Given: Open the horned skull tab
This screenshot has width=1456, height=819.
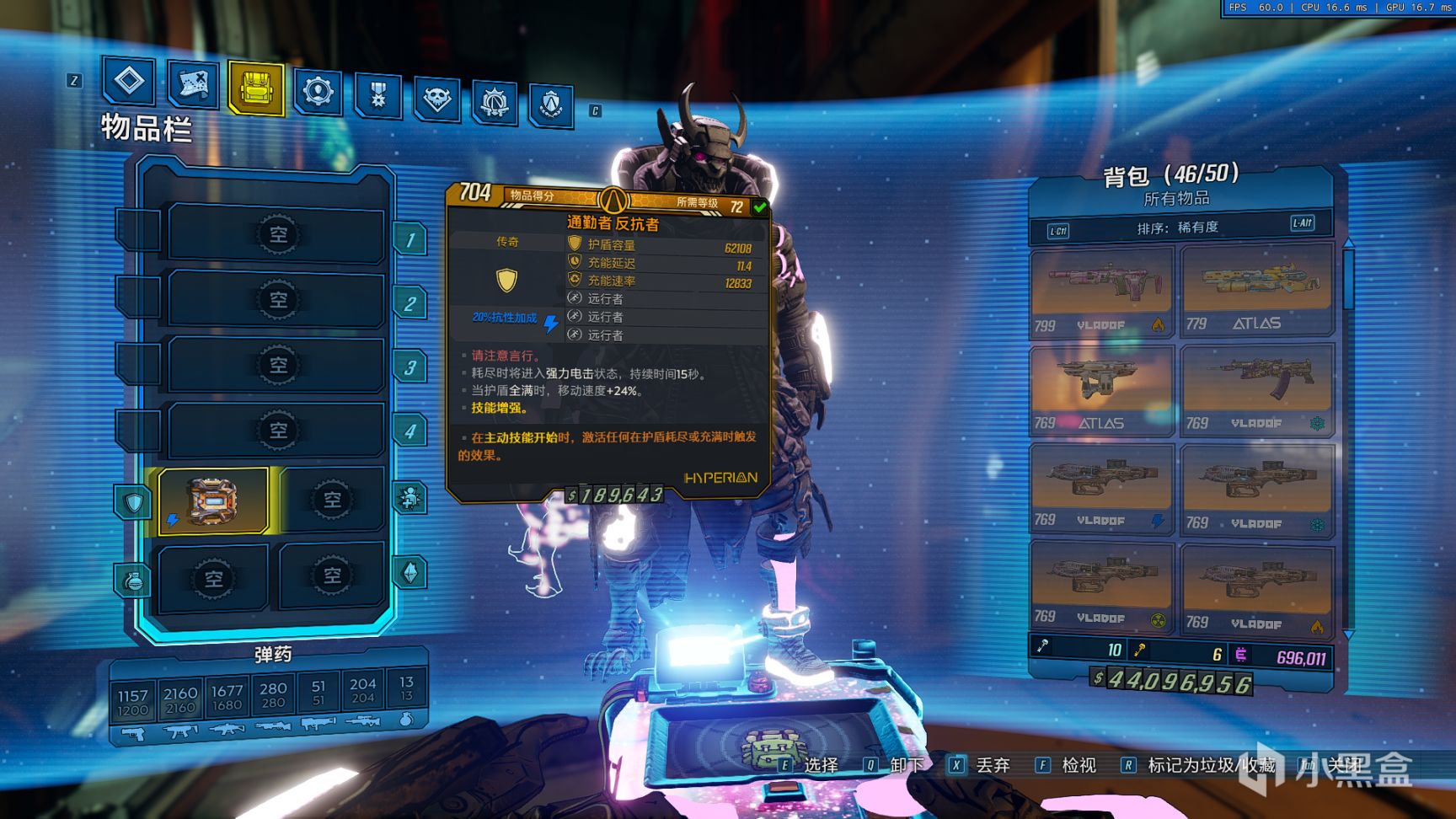Looking at the screenshot, I should [x=436, y=99].
